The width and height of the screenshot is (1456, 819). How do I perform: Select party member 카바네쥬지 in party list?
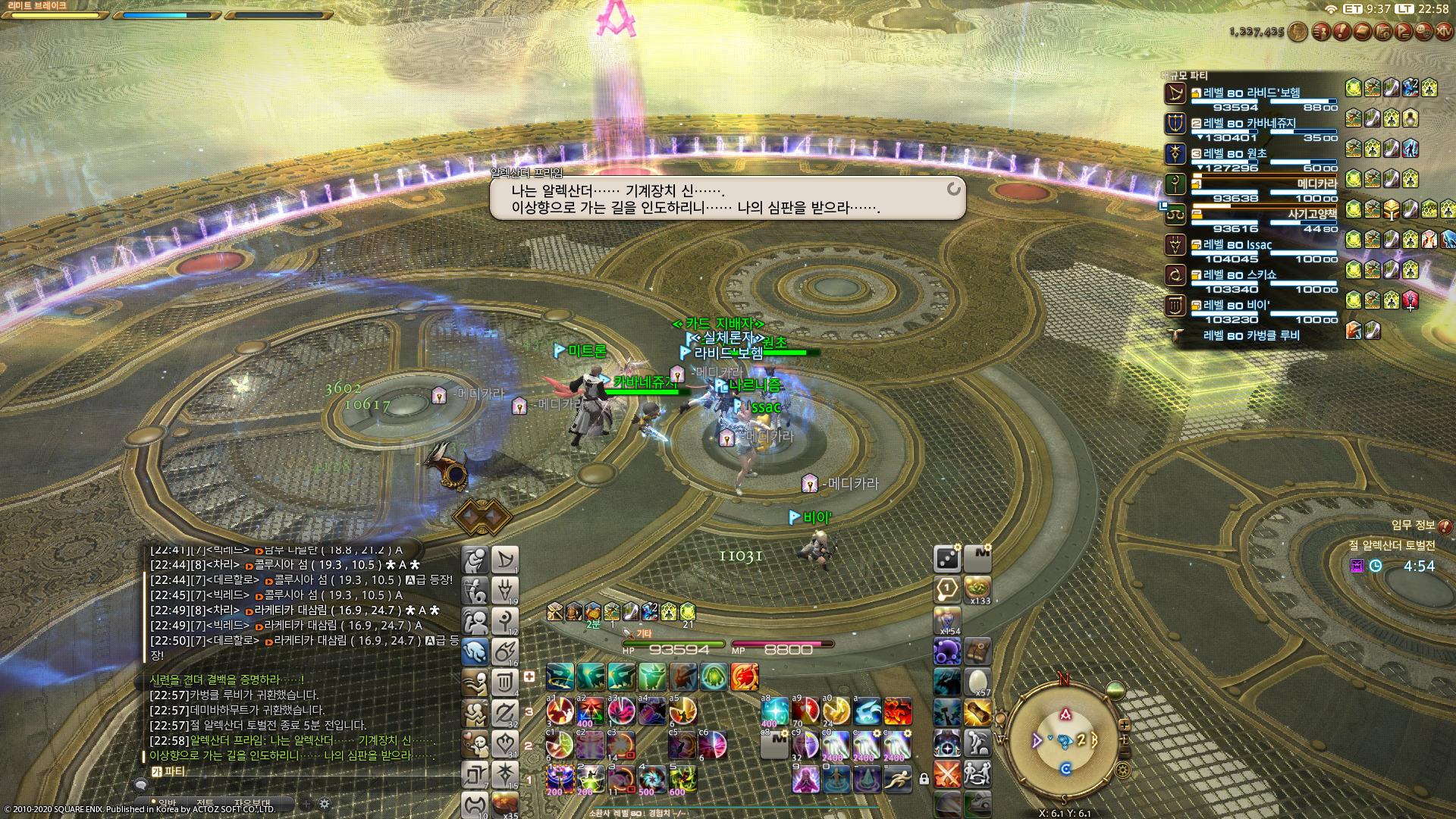(1251, 124)
